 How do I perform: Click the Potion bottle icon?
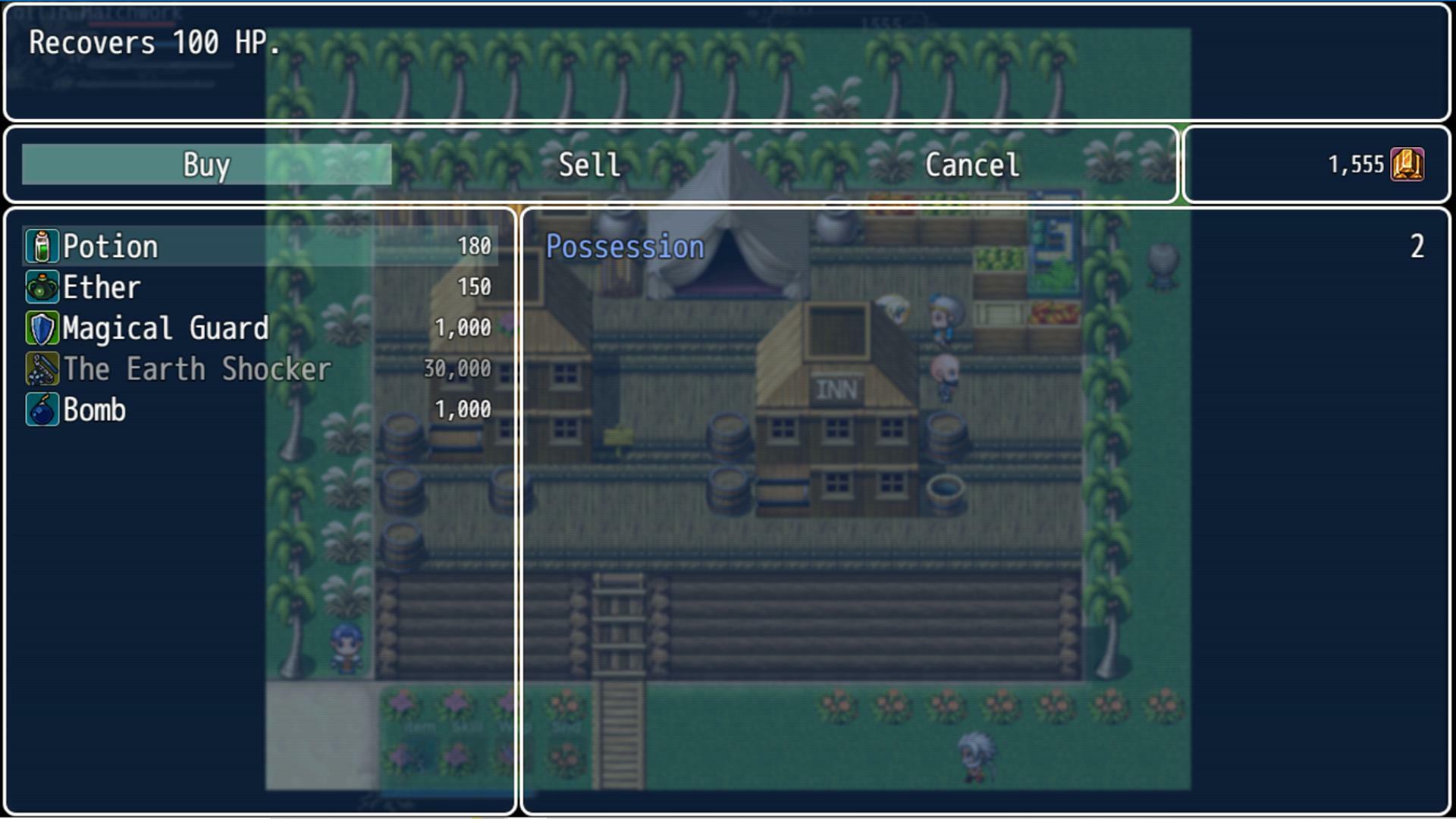coord(42,246)
